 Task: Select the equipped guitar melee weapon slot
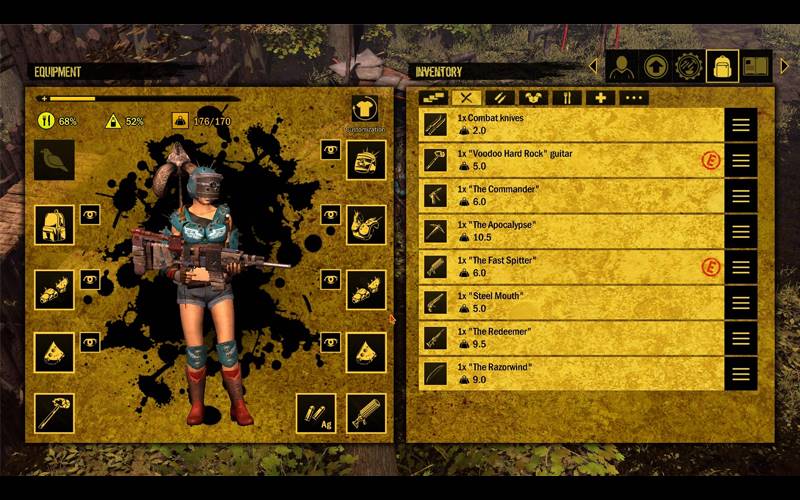pyautogui.click(x=54, y=413)
